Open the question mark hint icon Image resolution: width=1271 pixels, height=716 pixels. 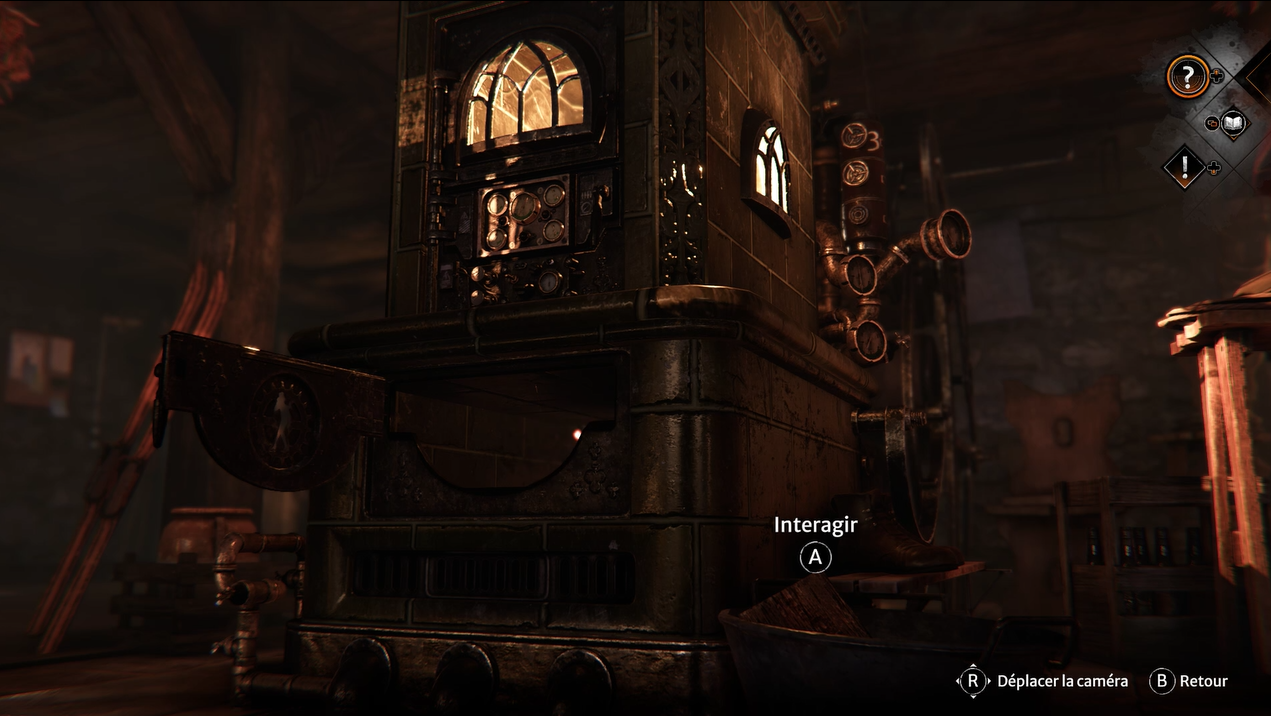click(1188, 76)
